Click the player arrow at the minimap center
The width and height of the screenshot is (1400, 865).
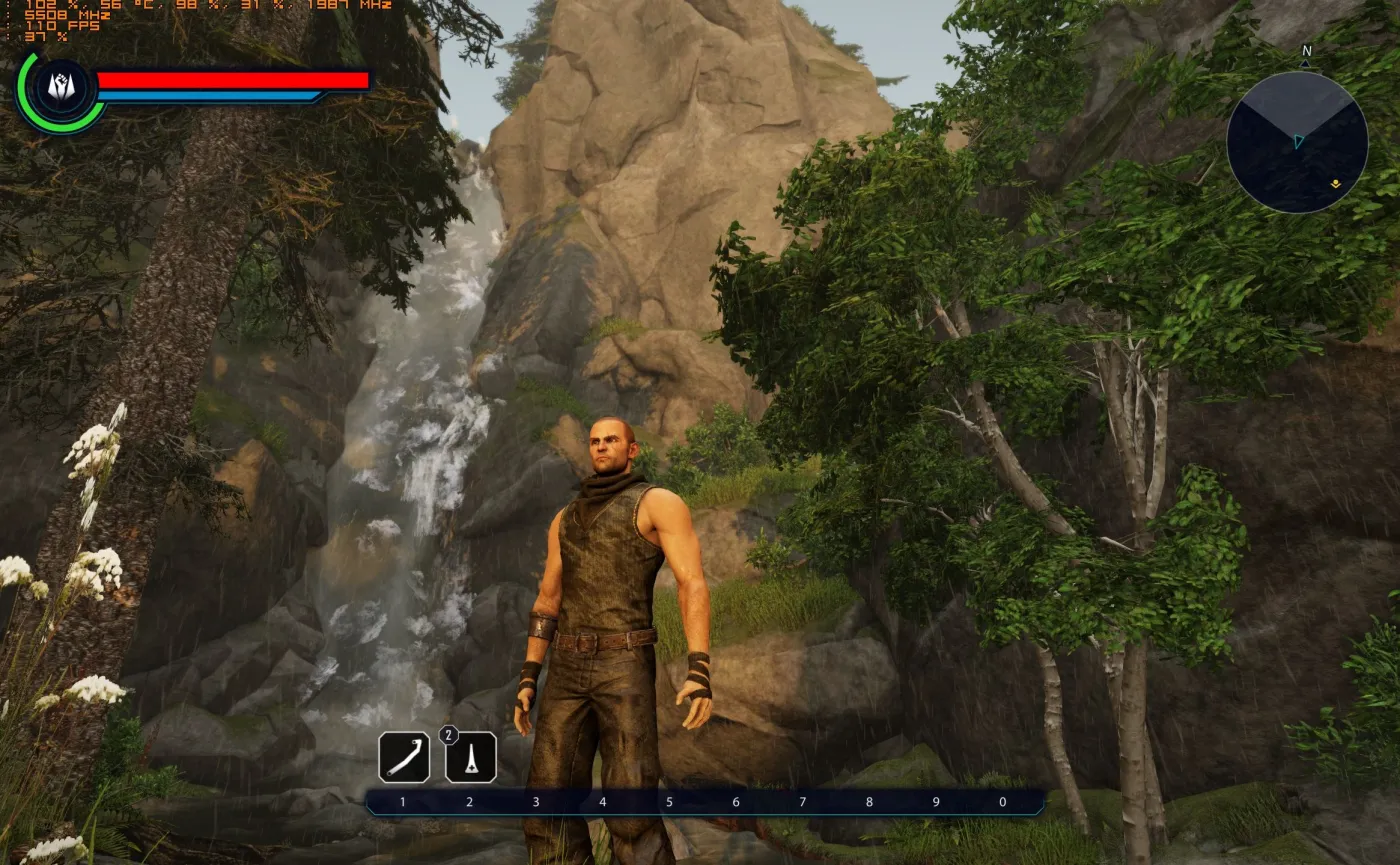point(1299,141)
